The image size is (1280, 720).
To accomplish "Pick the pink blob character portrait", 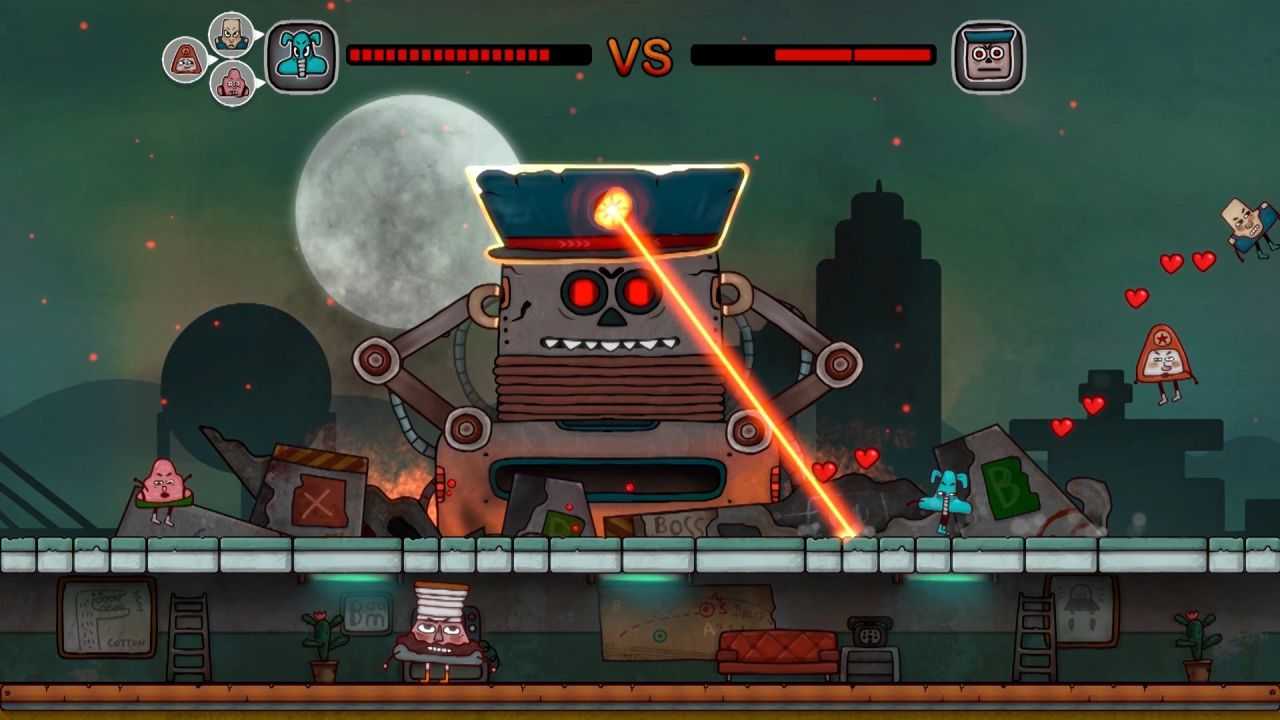I will coord(232,83).
